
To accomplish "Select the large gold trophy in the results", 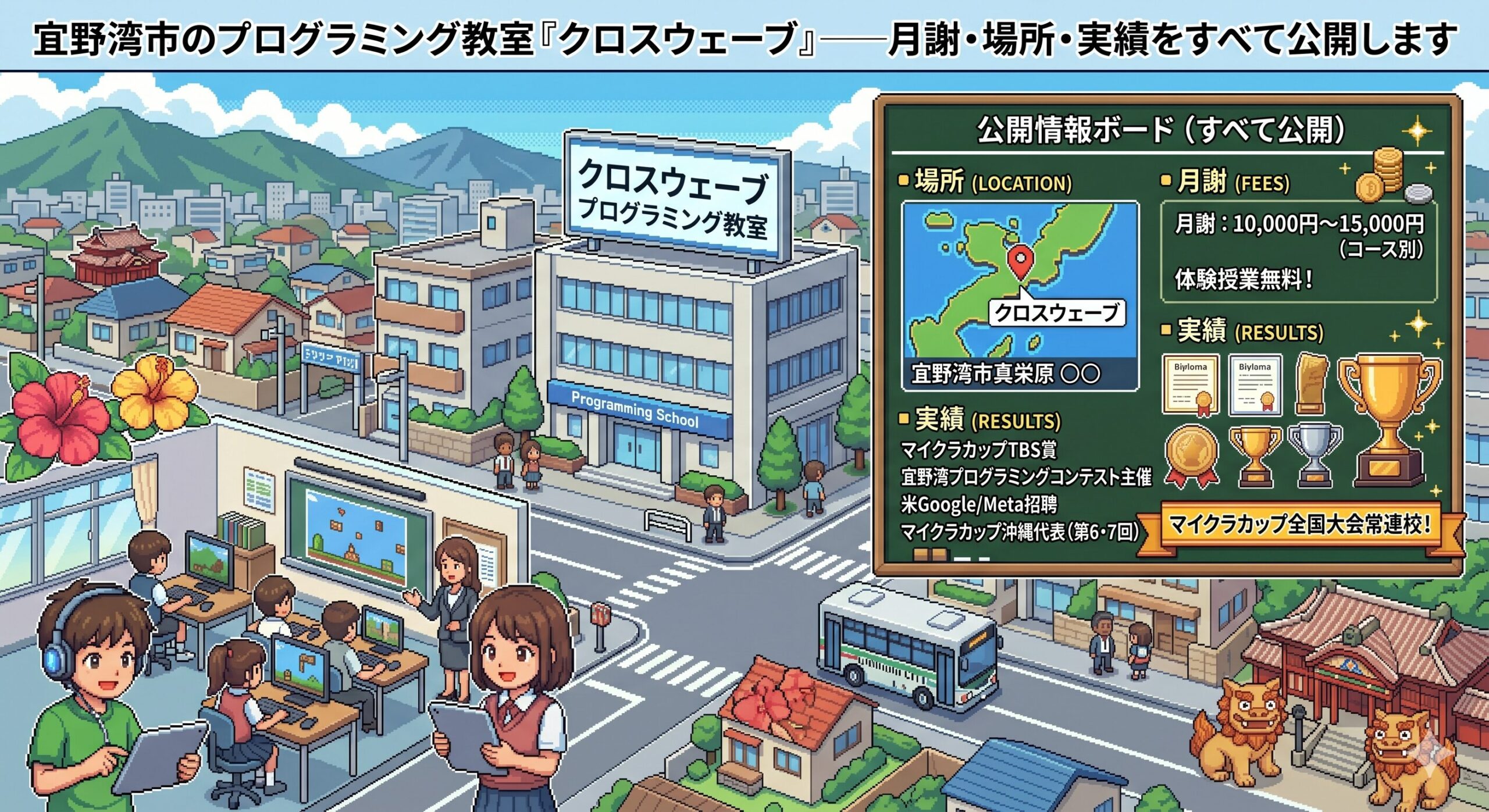I will (1389, 418).
